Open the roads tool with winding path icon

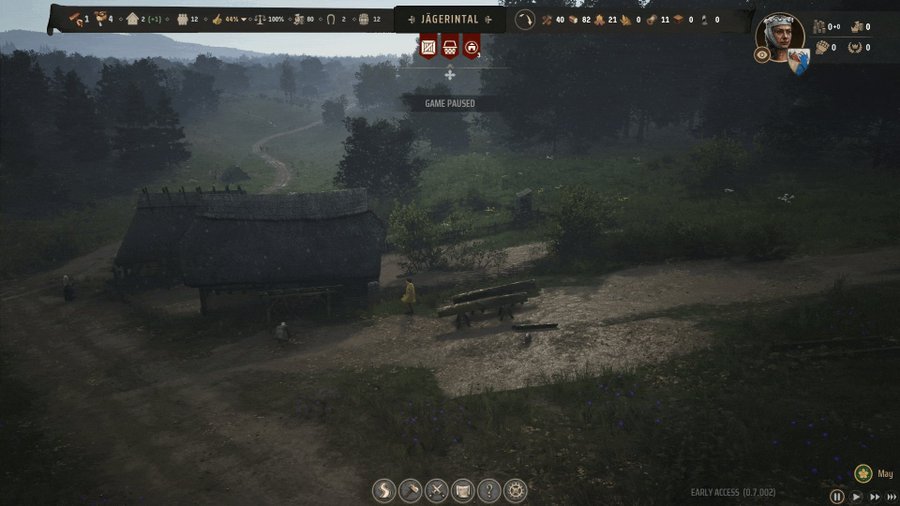[384, 491]
